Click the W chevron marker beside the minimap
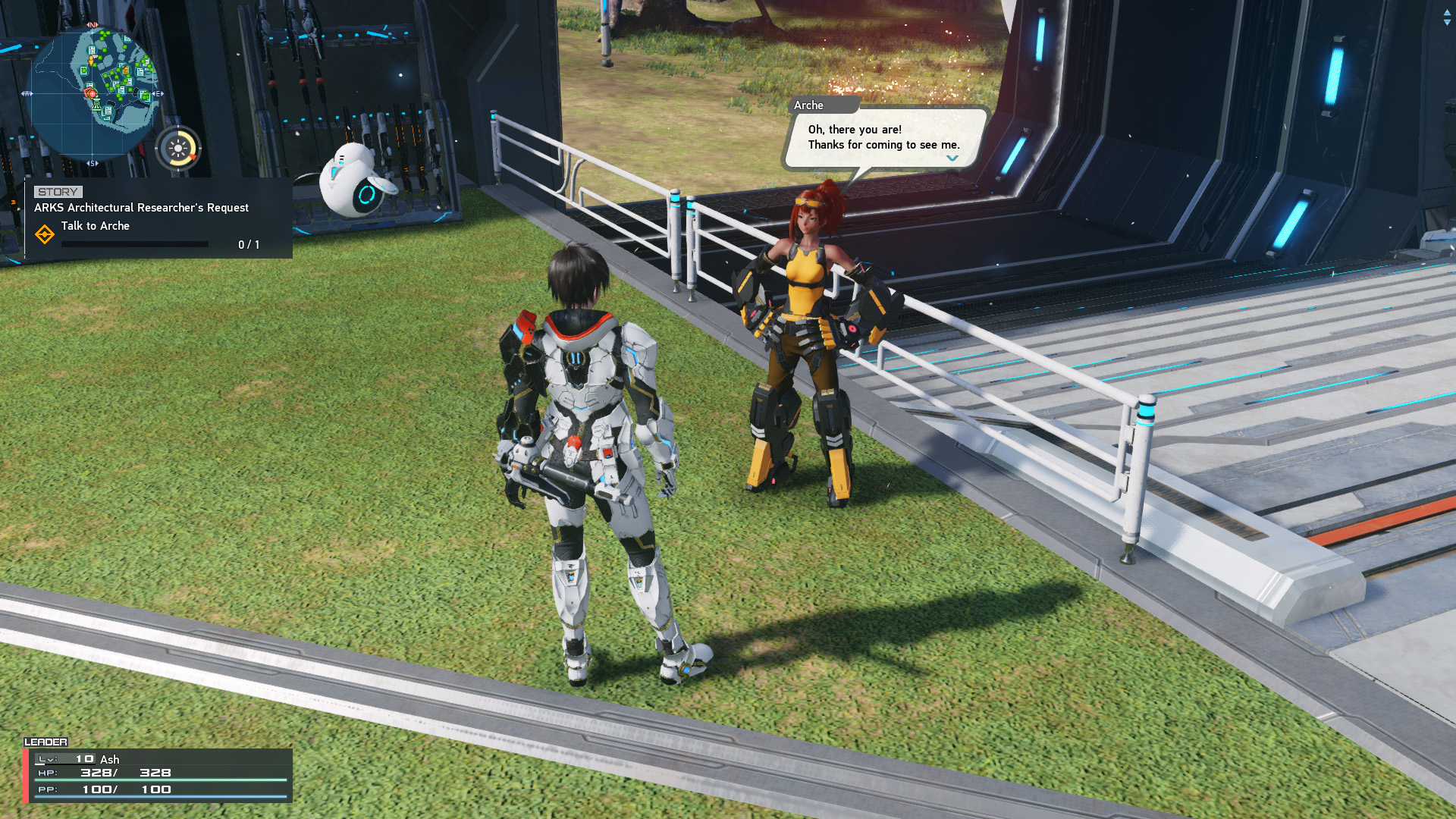Image resolution: width=1456 pixels, height=819 pixels. coord(28,93)
